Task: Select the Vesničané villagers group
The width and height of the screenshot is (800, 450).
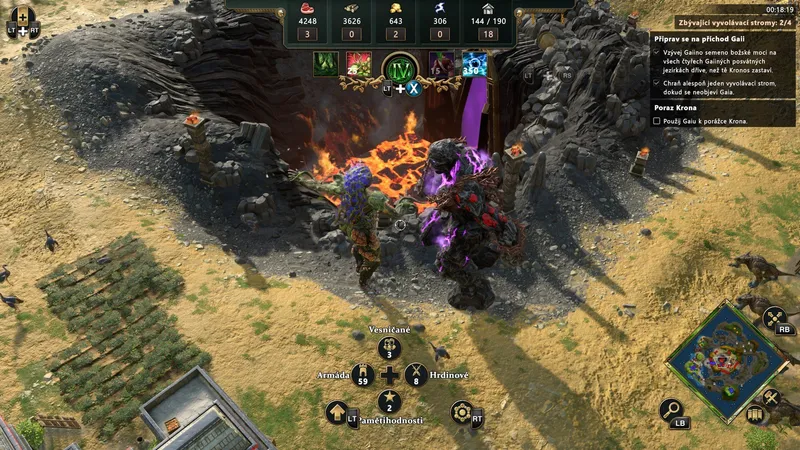Action: tap(389, 348)
